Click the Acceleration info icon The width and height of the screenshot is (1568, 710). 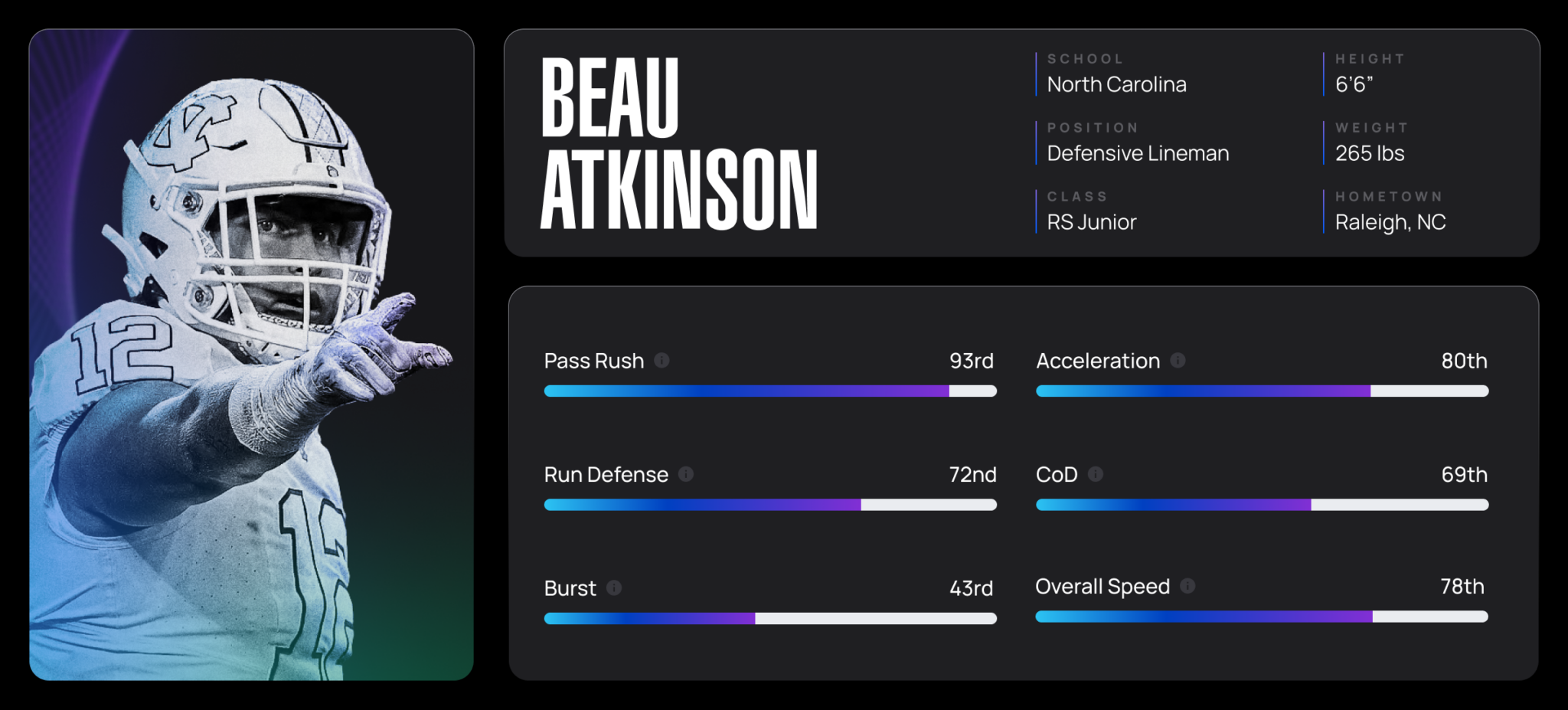1178,360
